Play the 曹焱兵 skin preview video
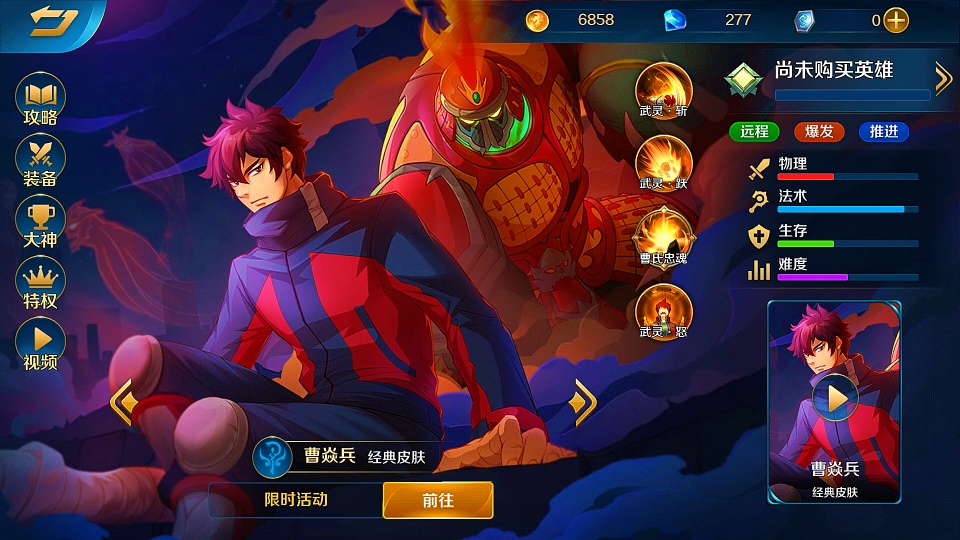The width and height of the screenshot is (960, 540). (835, 399)
